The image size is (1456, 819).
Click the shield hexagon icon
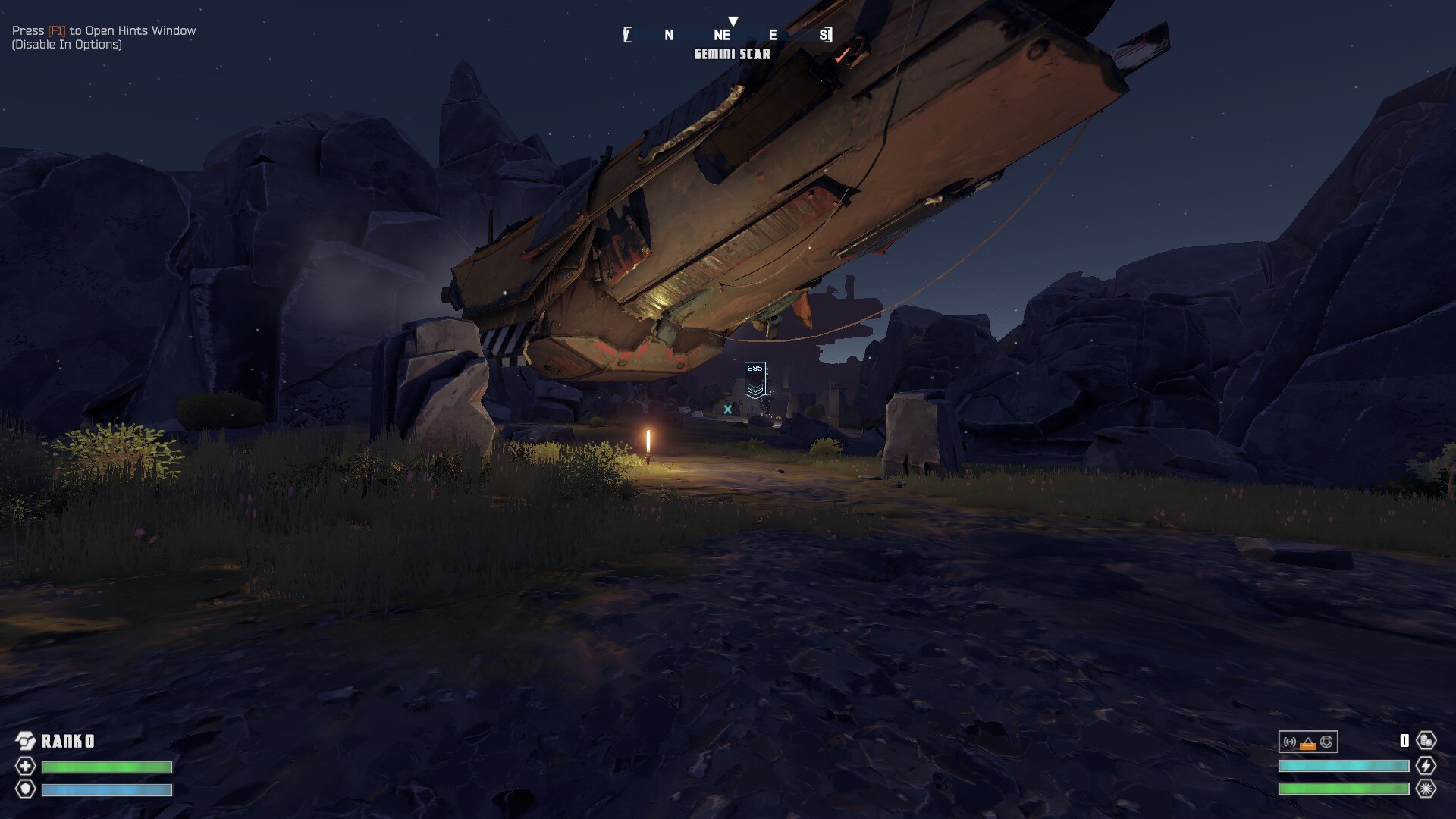pyautogui.click(x=26, y=789)
